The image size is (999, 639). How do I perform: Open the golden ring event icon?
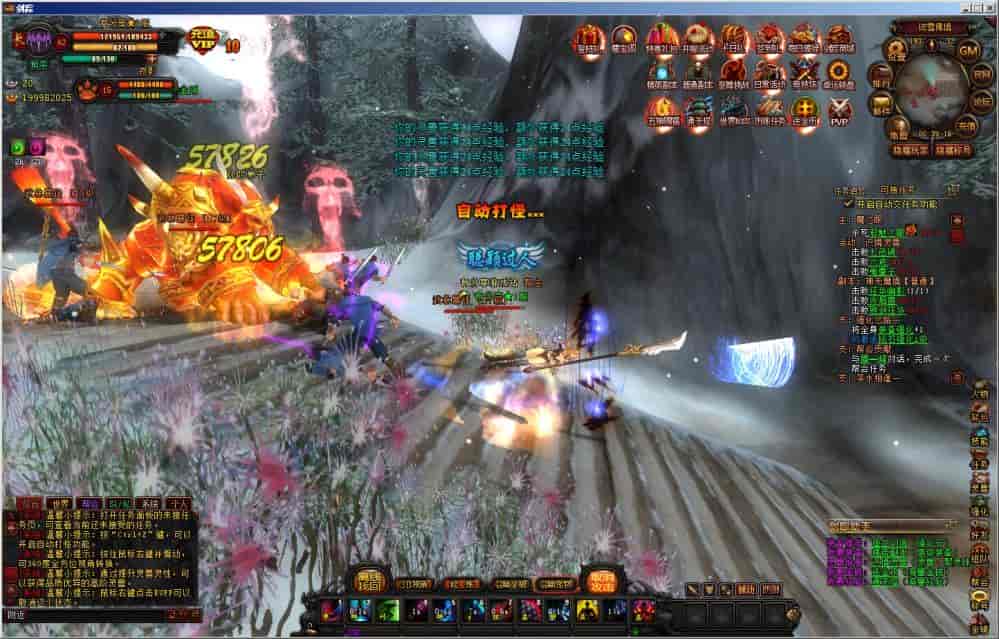(838, 72)
